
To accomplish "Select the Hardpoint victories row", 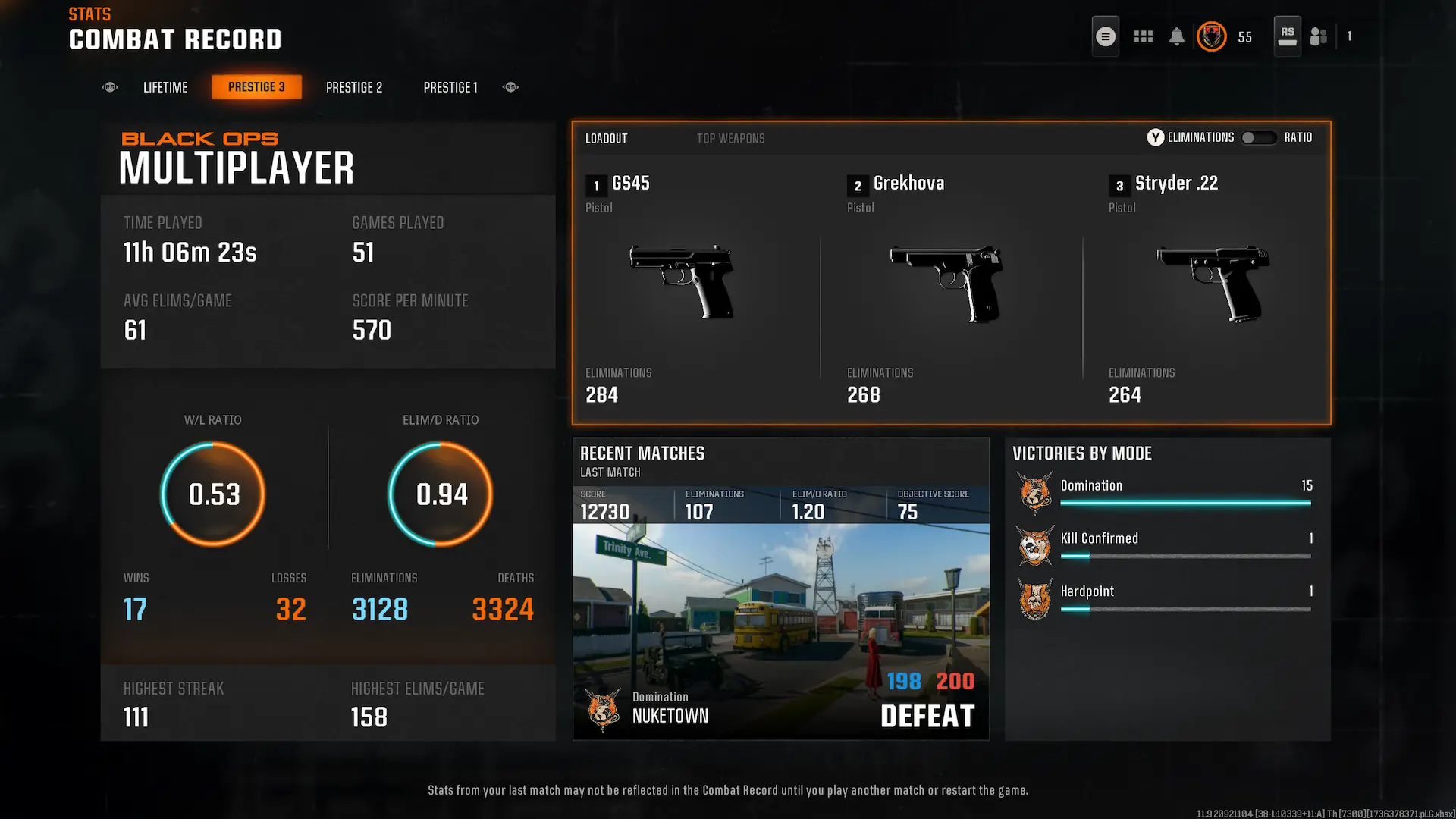I will [x=1168, y=598].
